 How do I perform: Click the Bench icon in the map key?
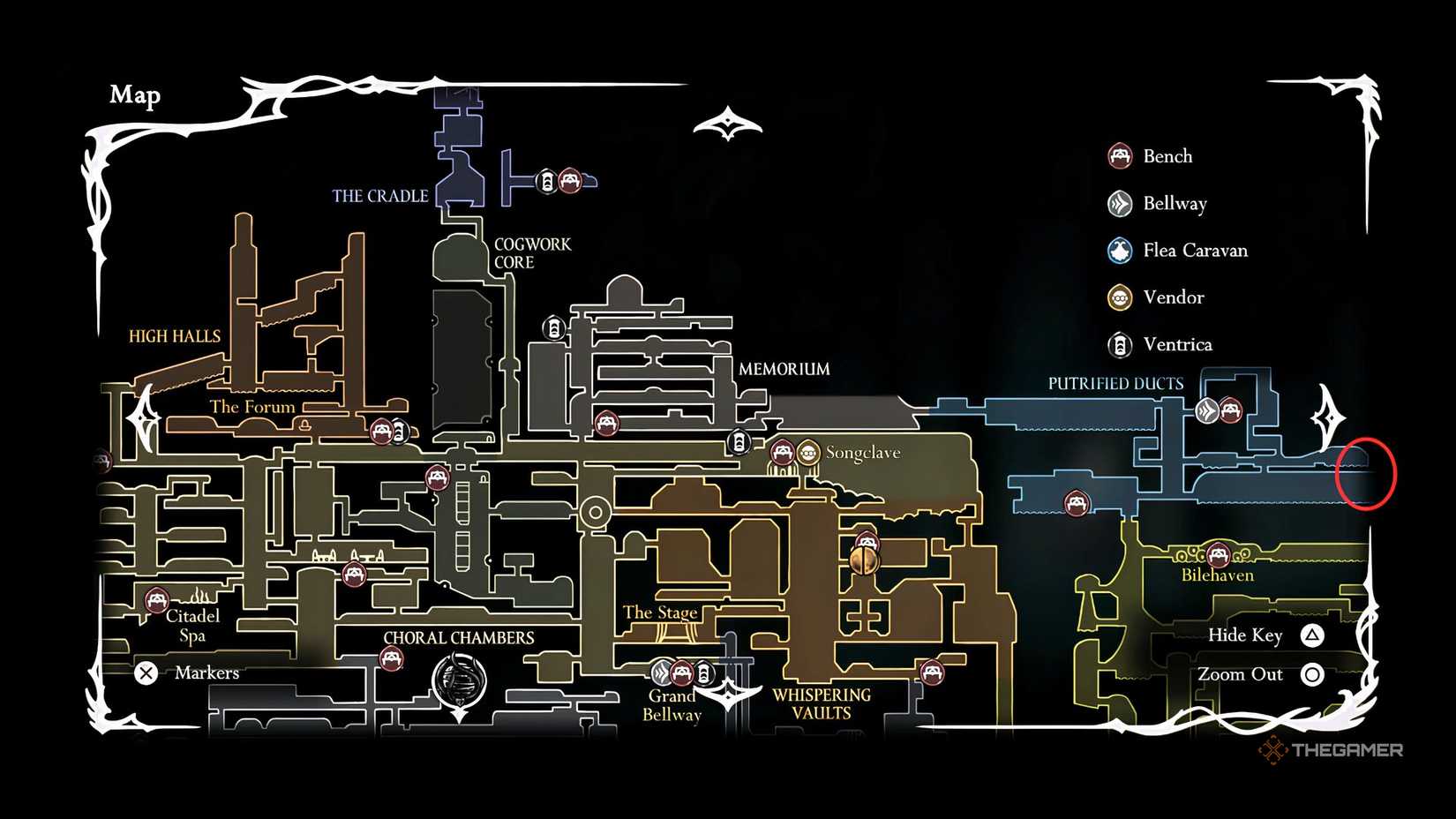coord(1121,155)
